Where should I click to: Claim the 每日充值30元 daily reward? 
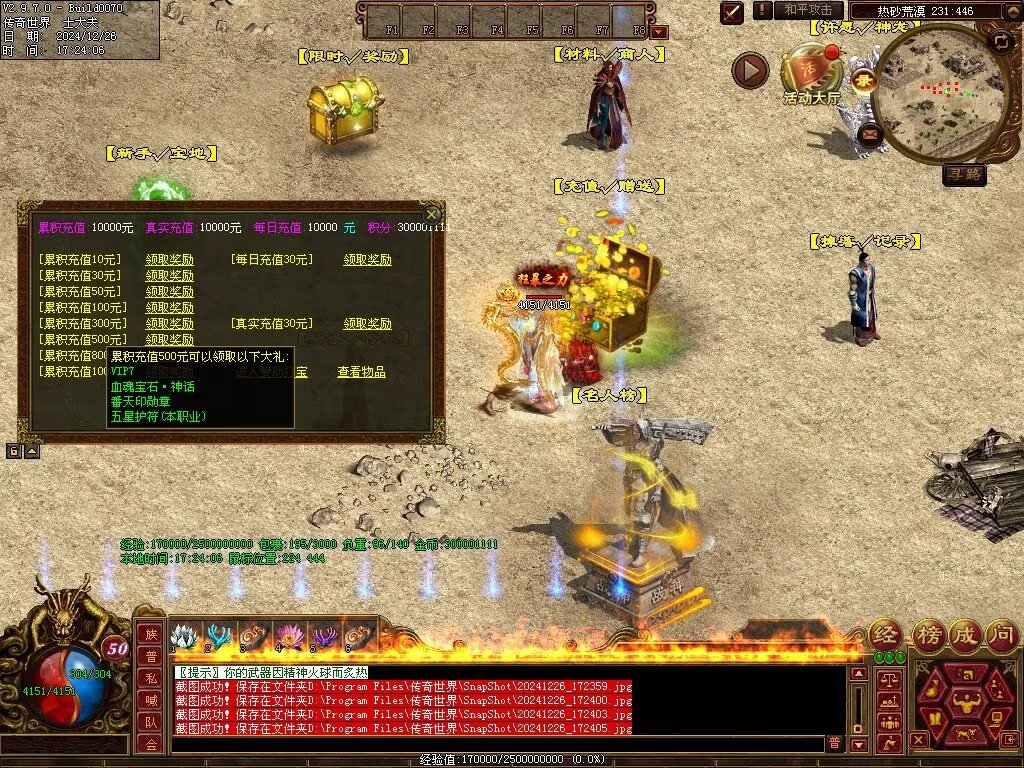367,260
